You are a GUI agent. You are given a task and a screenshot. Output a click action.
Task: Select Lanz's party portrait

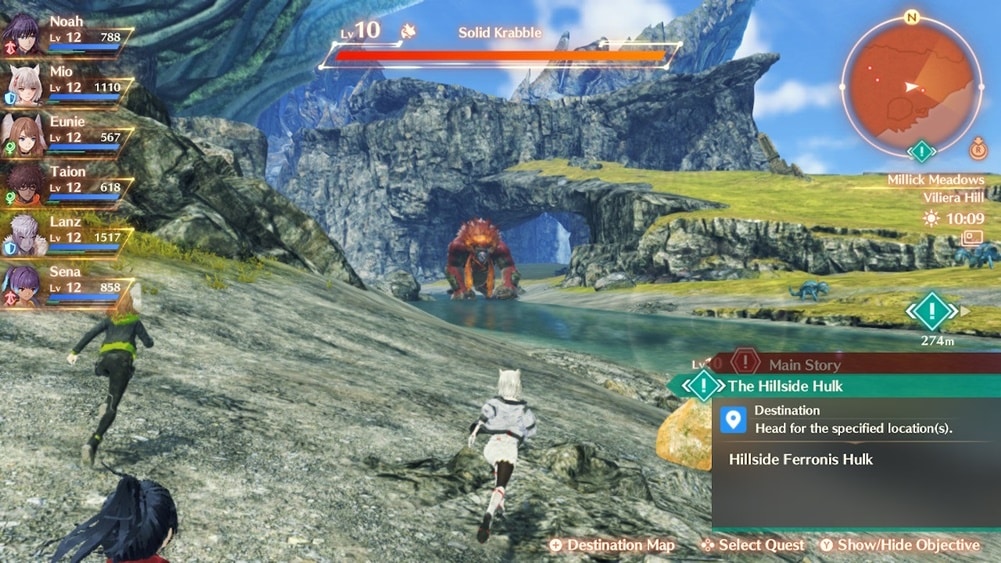[x=21, y=231]
